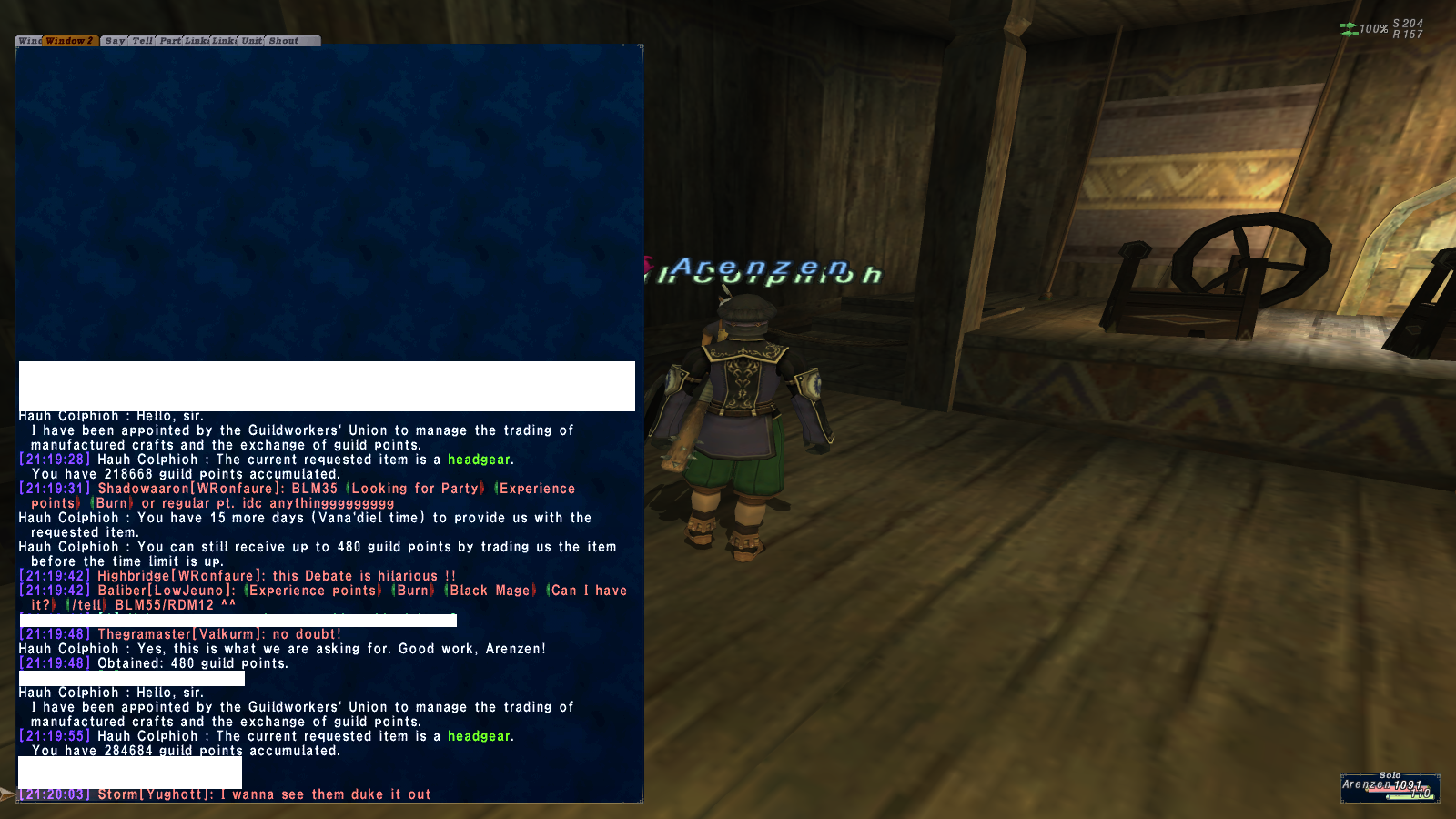Click the green headgear item link in chat
Screen dimensions: 1456x819
pyautogui.click(x=480, y=460)
